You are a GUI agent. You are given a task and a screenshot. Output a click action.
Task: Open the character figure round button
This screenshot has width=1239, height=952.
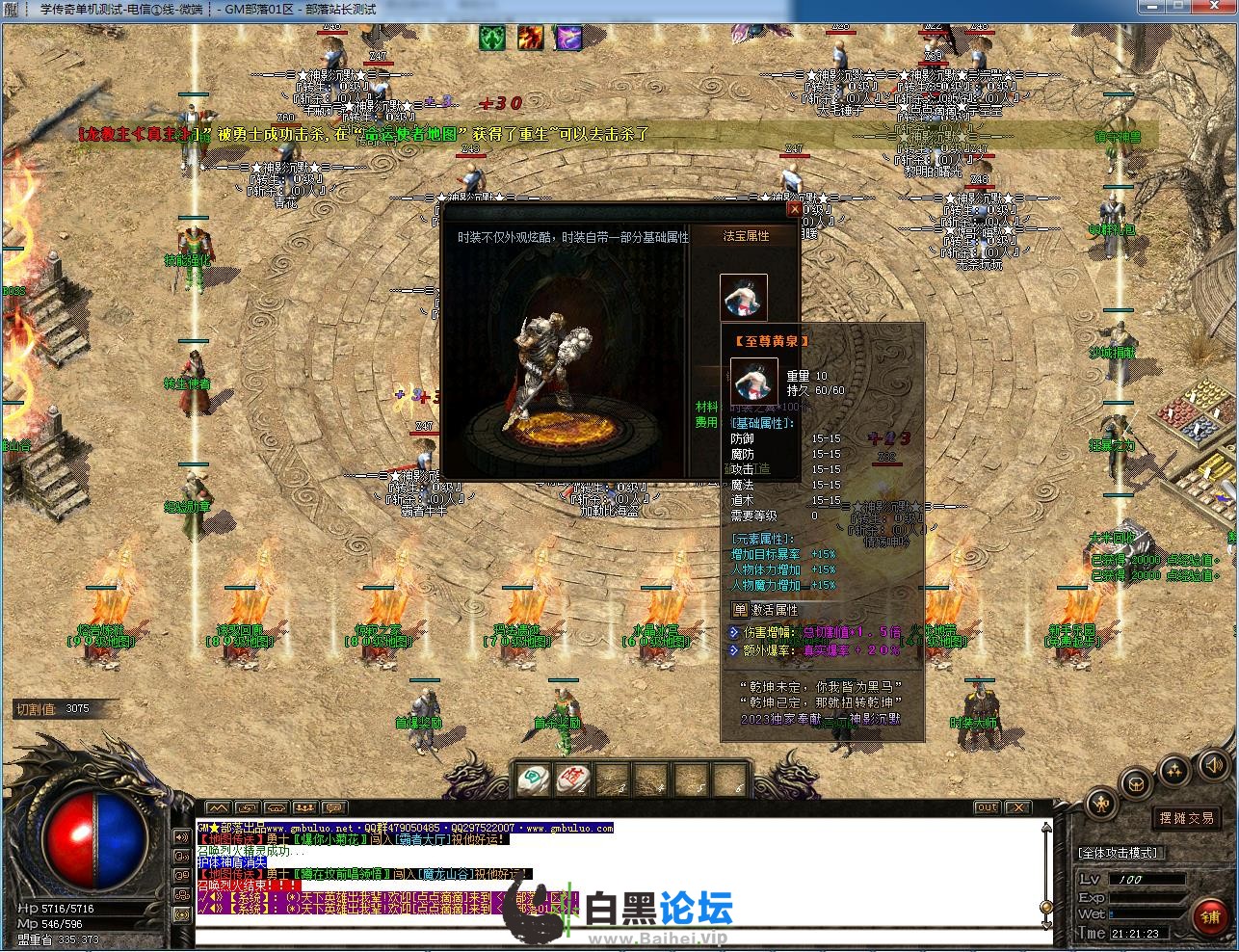click(x=1101, y=803)
